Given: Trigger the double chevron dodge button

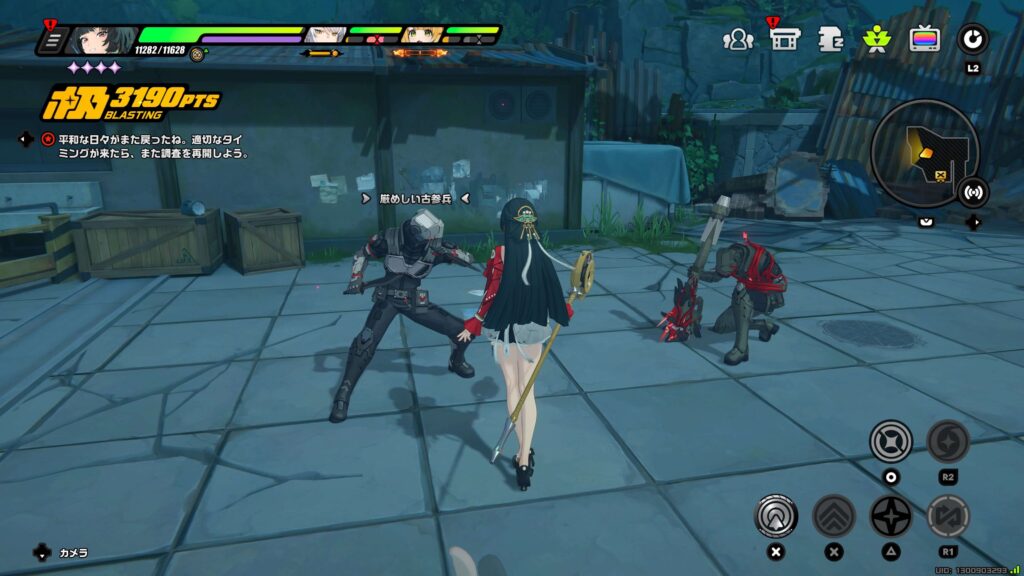Looking at the screenshot, I should pyautogui.click(x=833, y=516).
